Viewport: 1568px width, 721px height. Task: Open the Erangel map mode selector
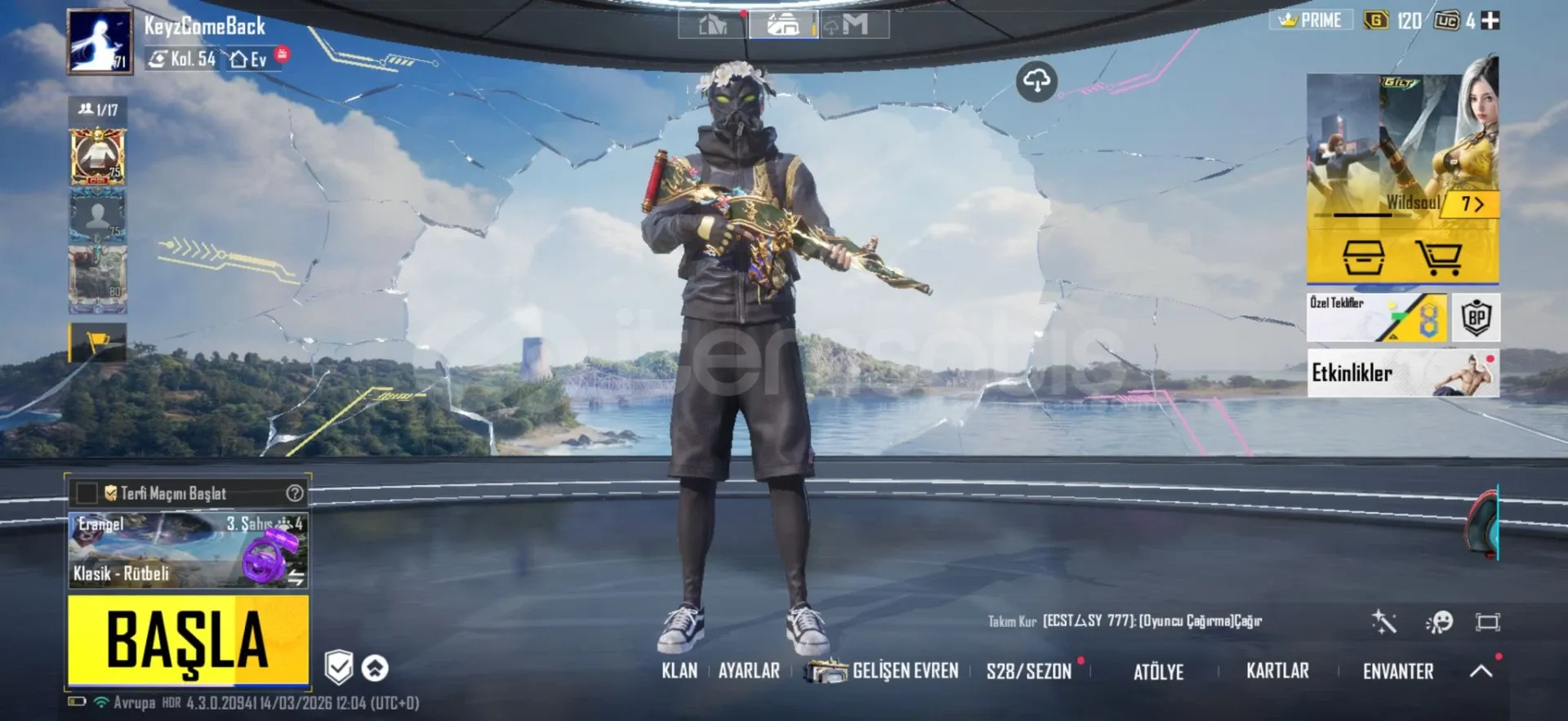click(x=188, y=550)
